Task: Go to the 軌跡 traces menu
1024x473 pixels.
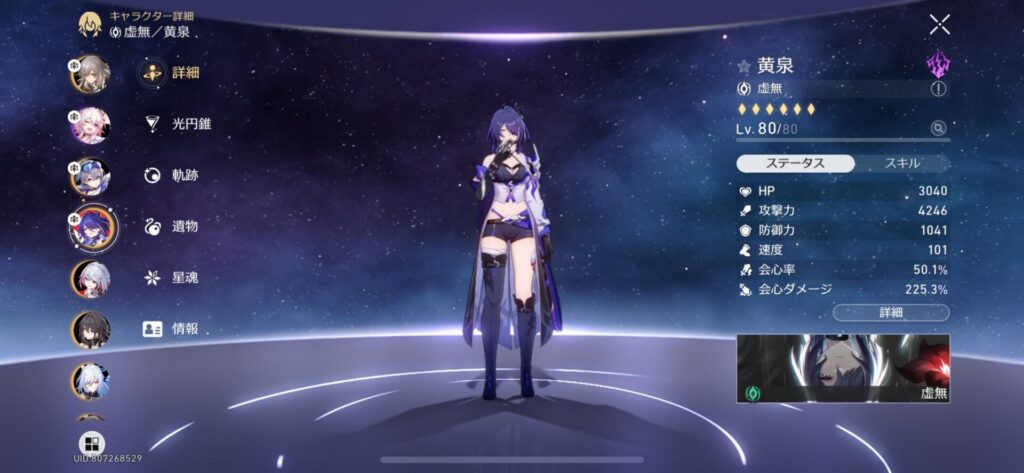Action: click(x=171, y=175)
